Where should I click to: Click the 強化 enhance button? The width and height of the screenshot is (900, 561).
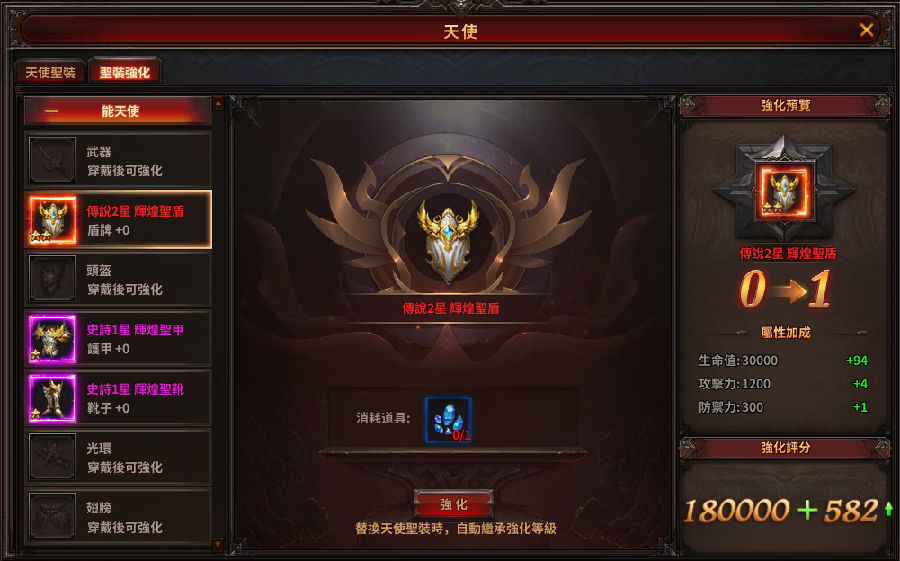tap(453, 504)
